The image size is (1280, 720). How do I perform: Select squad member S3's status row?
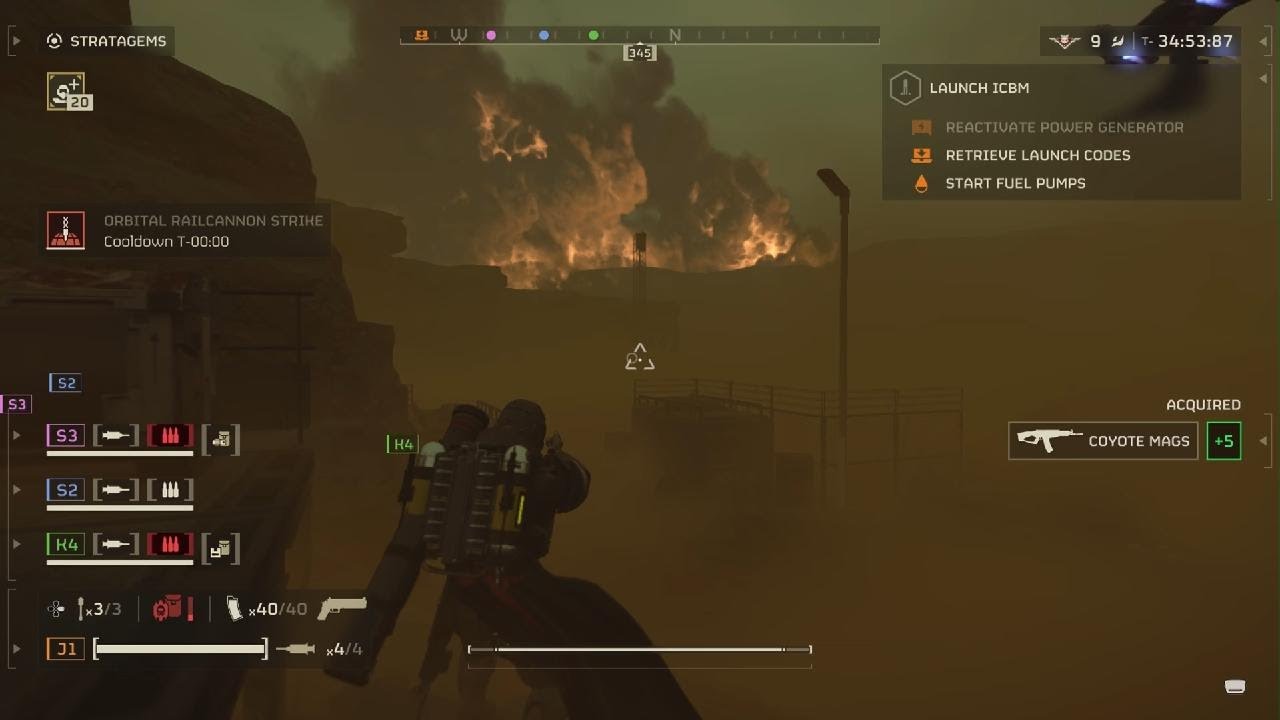coord(142,437)
